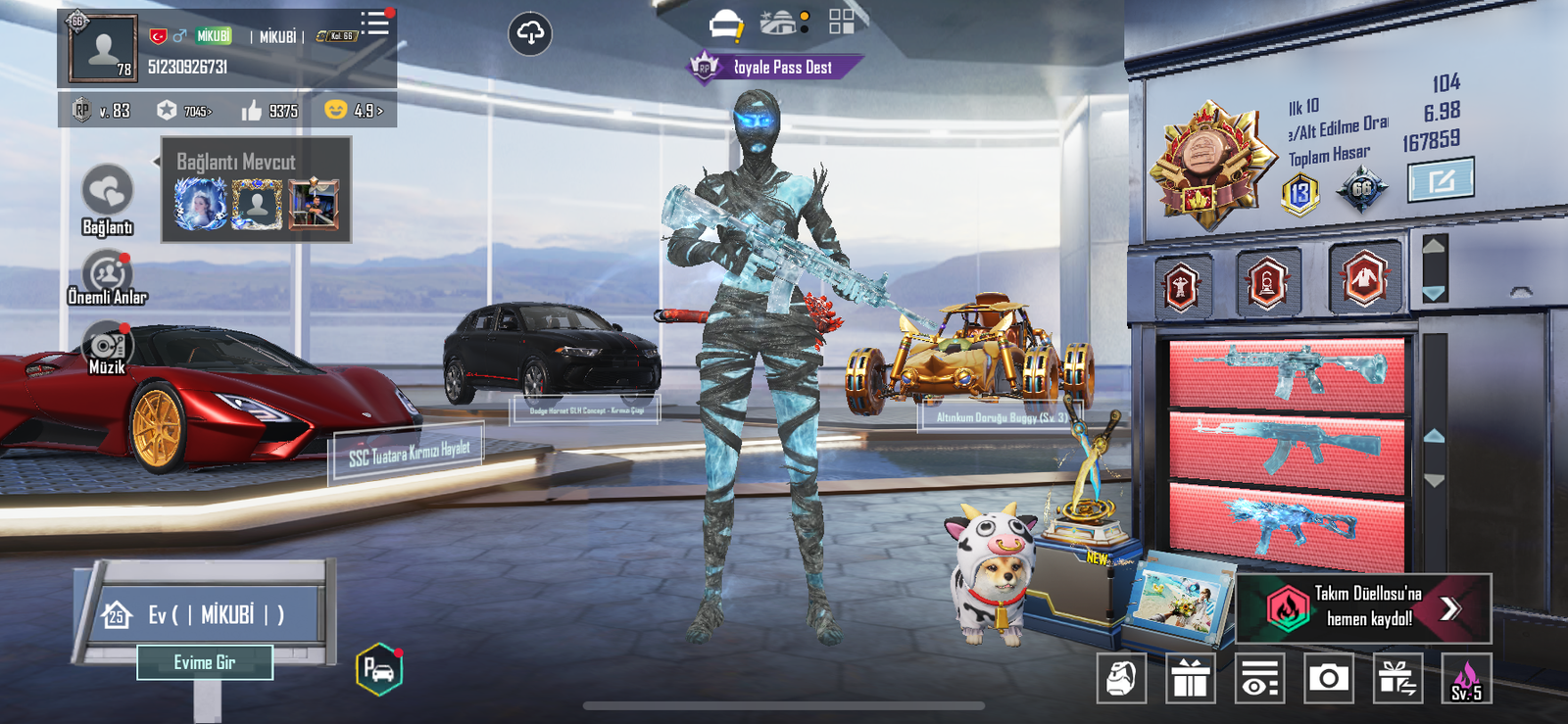The height and width of the screenshot is (724, 1568).
Task: Open the player avatar profile picture
Action: point(103,46)
